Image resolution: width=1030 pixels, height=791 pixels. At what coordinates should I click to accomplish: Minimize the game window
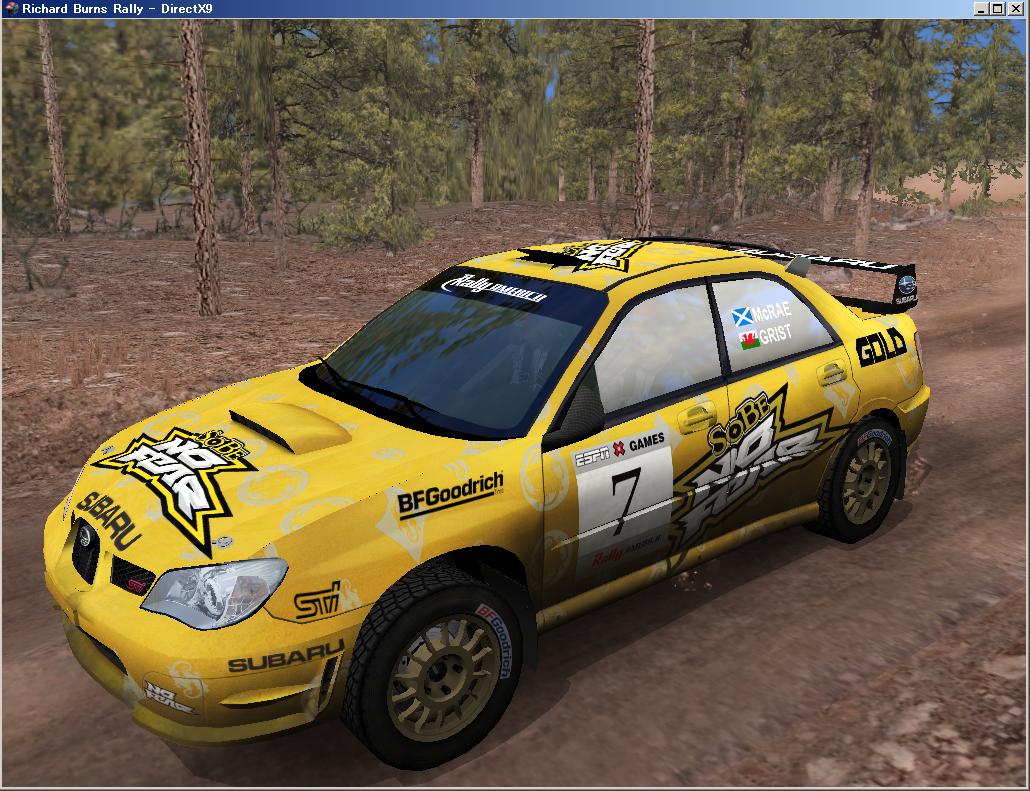pos(982,9)
